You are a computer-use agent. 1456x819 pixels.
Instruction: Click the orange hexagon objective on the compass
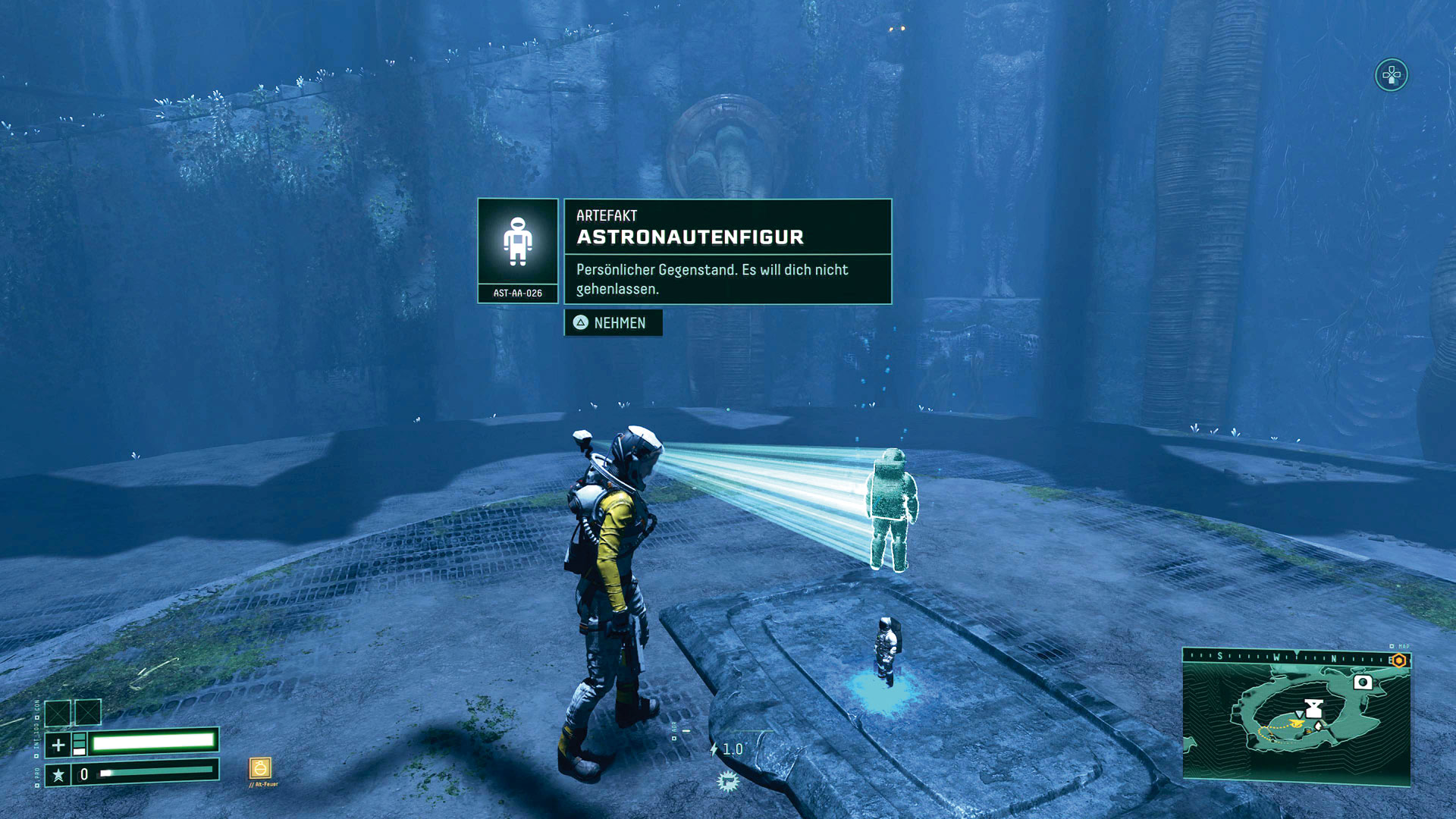(1399, 661)
